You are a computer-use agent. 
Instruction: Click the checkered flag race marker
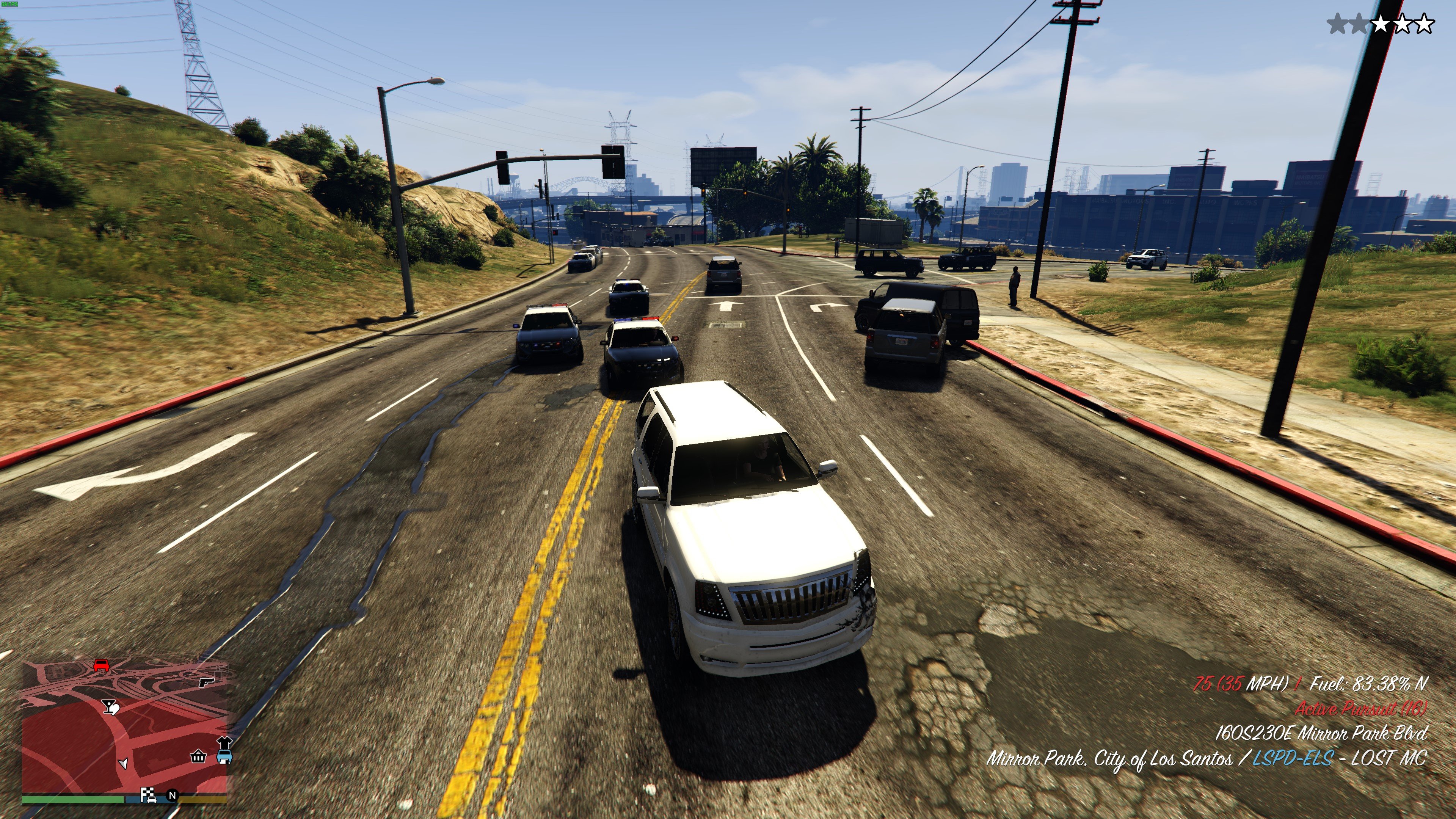[148, 795]
